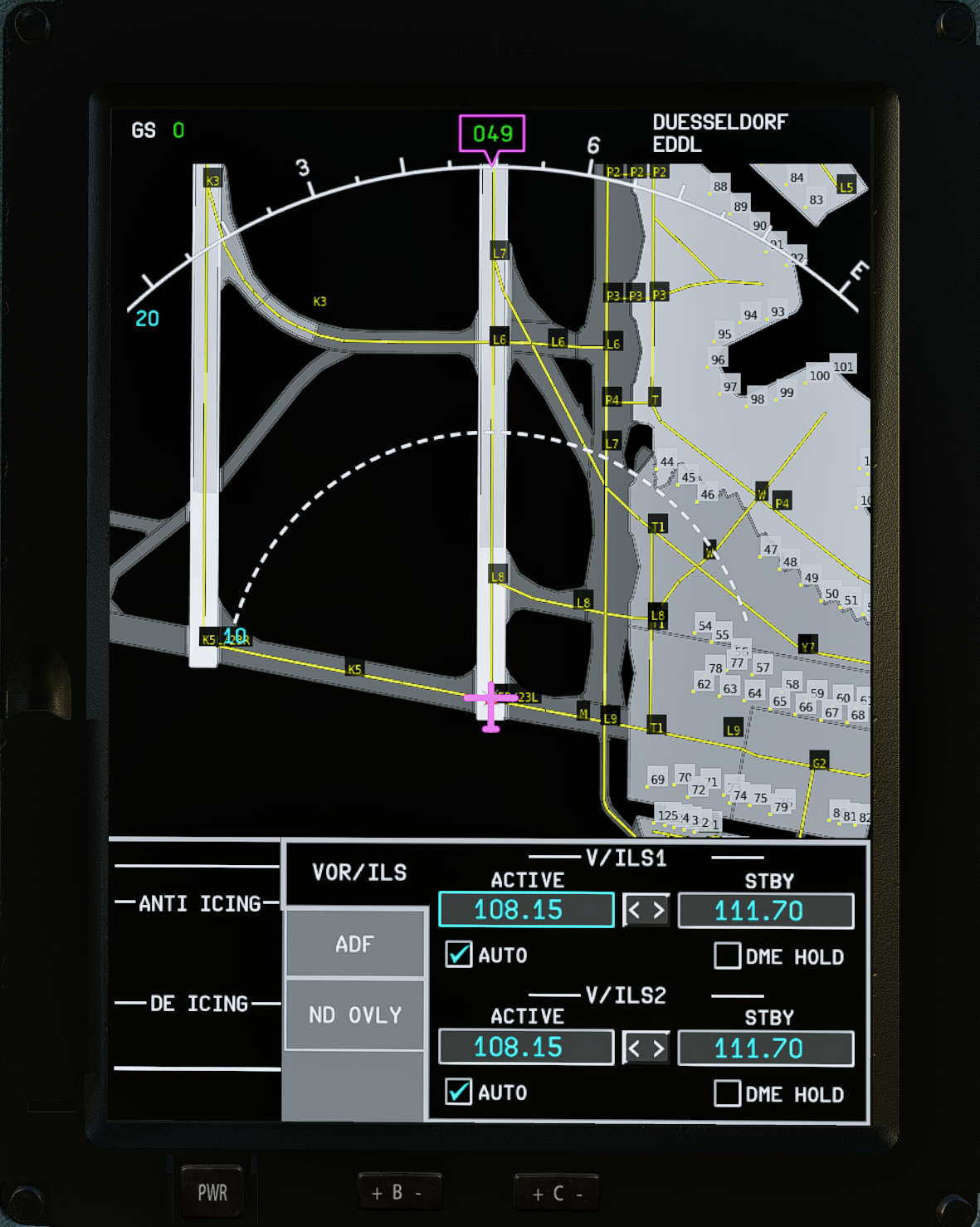Edit the V/ILS1 standby frequency field
Viewport: 980px width, 1227px height.
coord(765,911)
